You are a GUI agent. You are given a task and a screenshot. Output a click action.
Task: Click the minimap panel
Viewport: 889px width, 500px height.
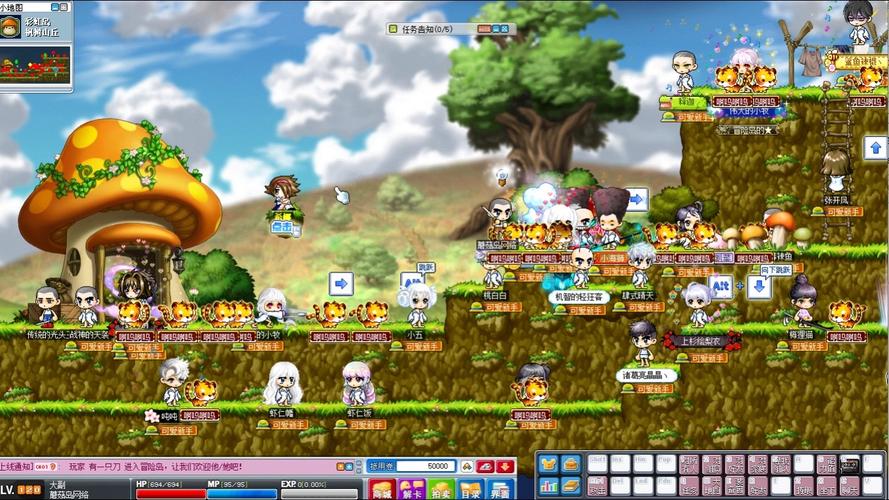point(34,66)
